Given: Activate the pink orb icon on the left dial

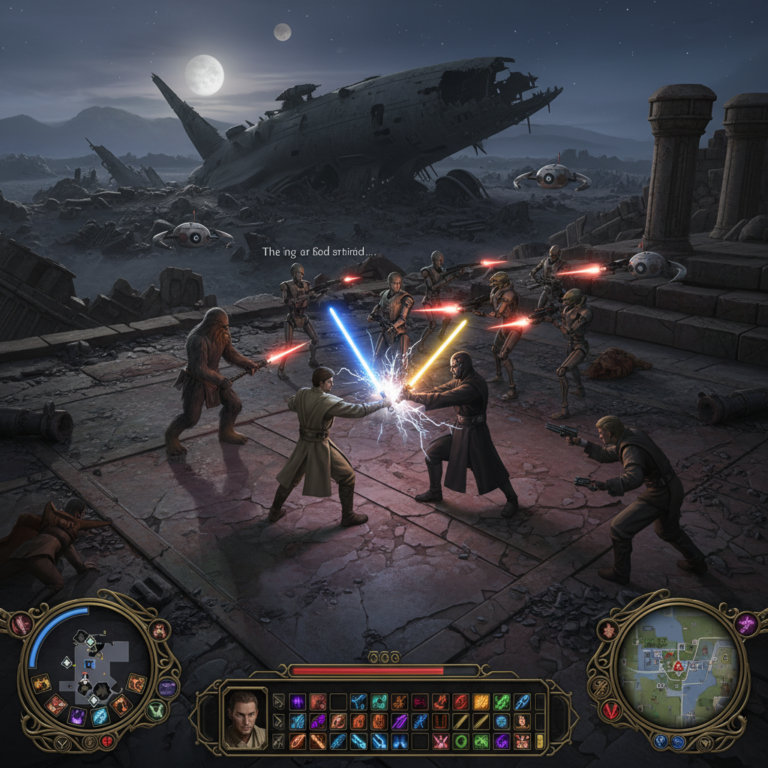Looking at the screenshot, I should pos(22,625).
